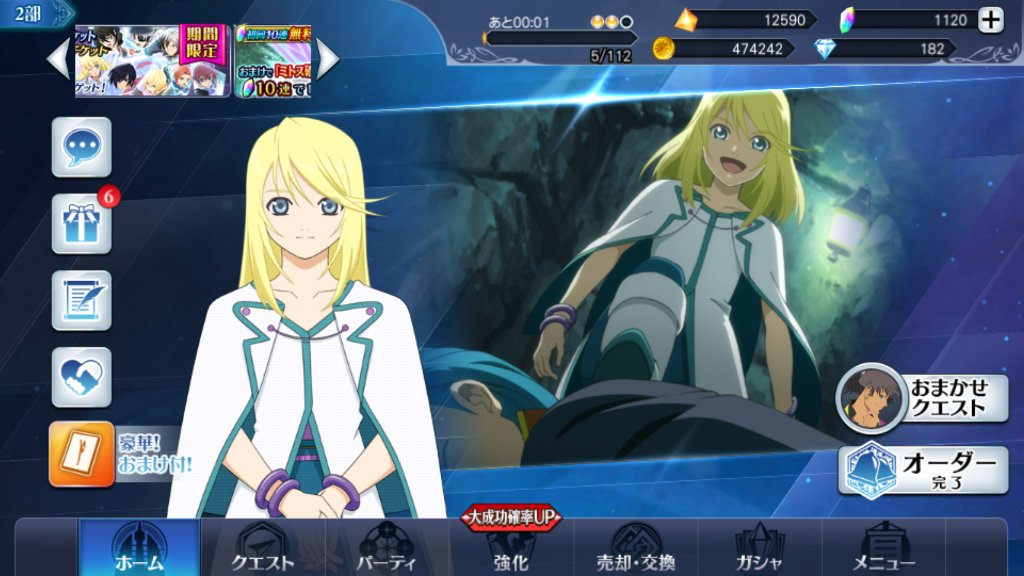Open the パーティ tab
The width and height of the screenshot is (1024, 576).
(387, 548)
